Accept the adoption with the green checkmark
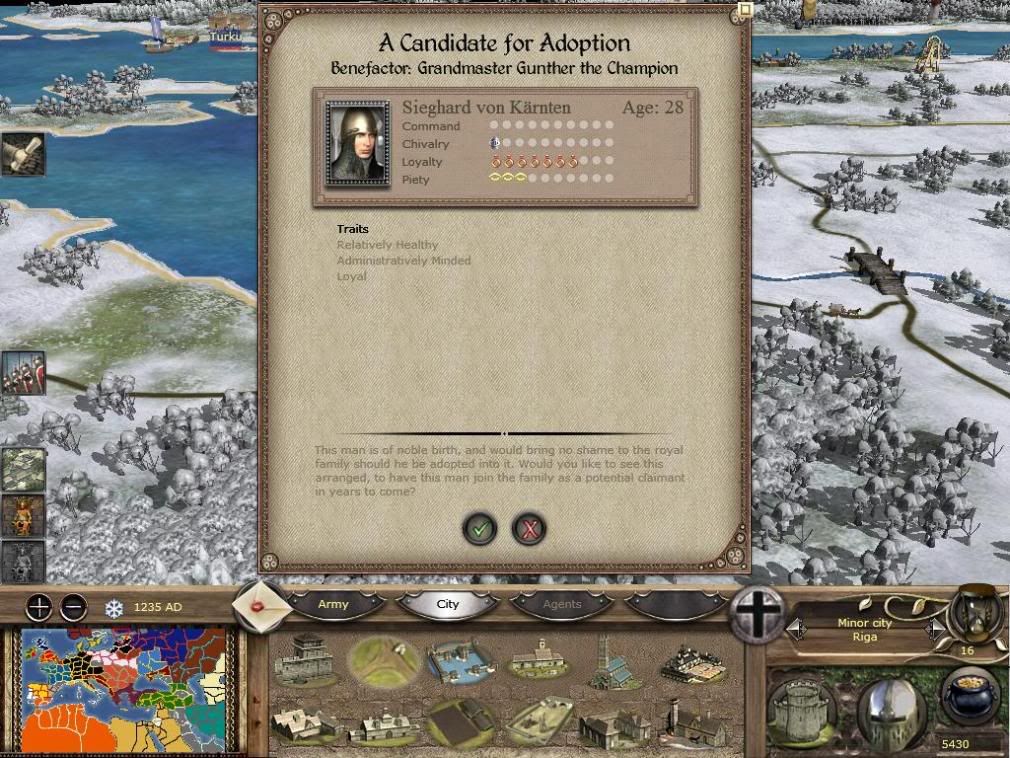Image resolution: width=1010 pixels, height=758 pixels. [x=480, y=529]
